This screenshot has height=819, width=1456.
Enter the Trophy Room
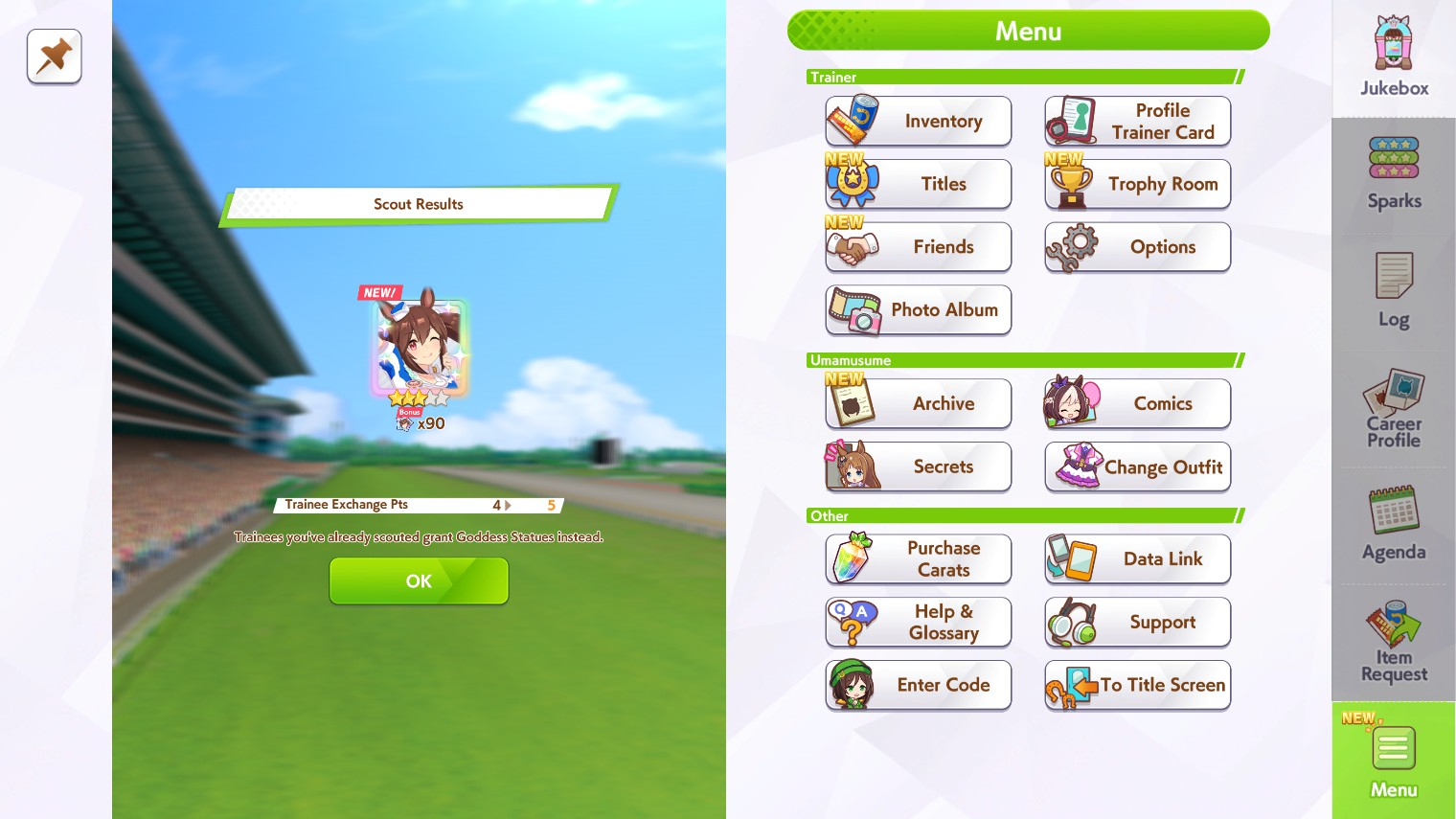pyautogui.click(x=1137, y=184)
